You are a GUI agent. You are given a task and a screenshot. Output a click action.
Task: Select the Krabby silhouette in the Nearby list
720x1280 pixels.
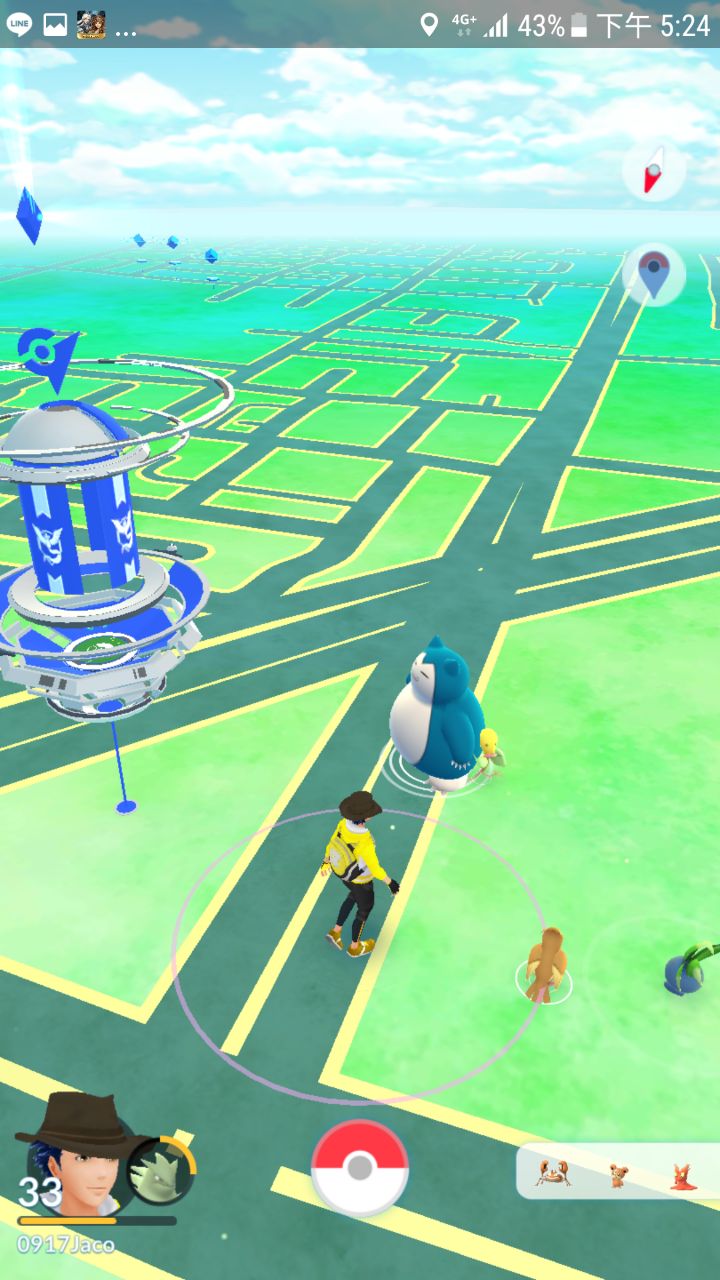pos(552,1173)
